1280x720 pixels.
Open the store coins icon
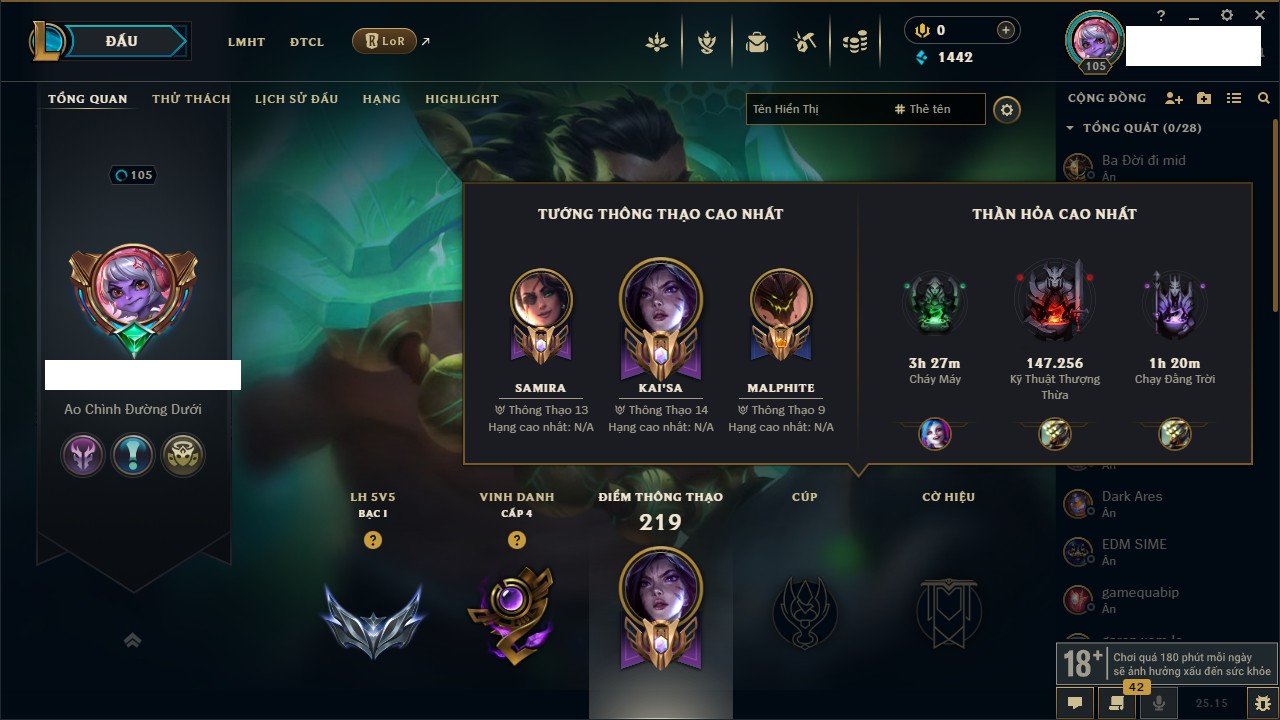(854, 42)
